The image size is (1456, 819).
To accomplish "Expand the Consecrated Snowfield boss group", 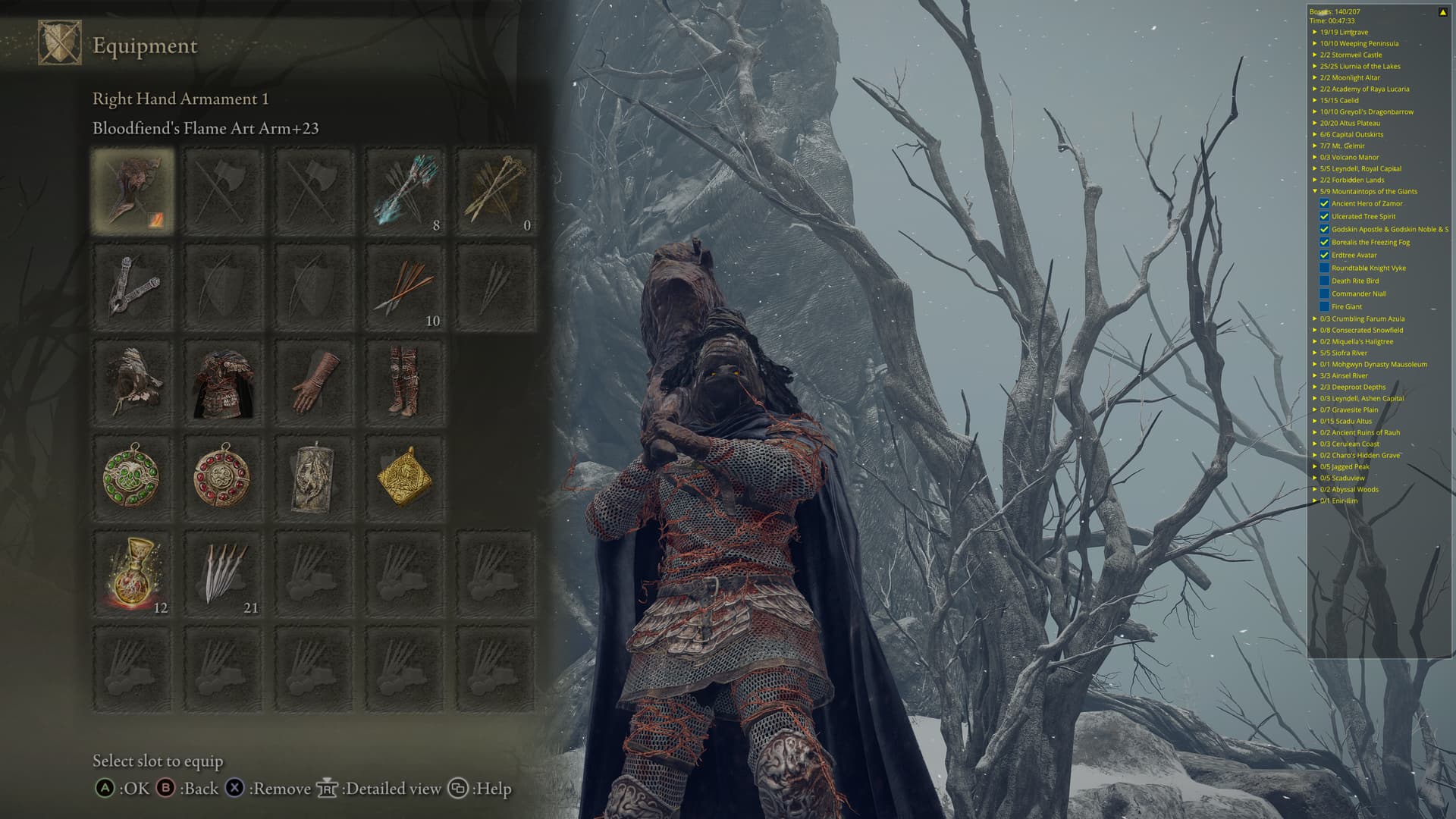I will [1315, 331].
